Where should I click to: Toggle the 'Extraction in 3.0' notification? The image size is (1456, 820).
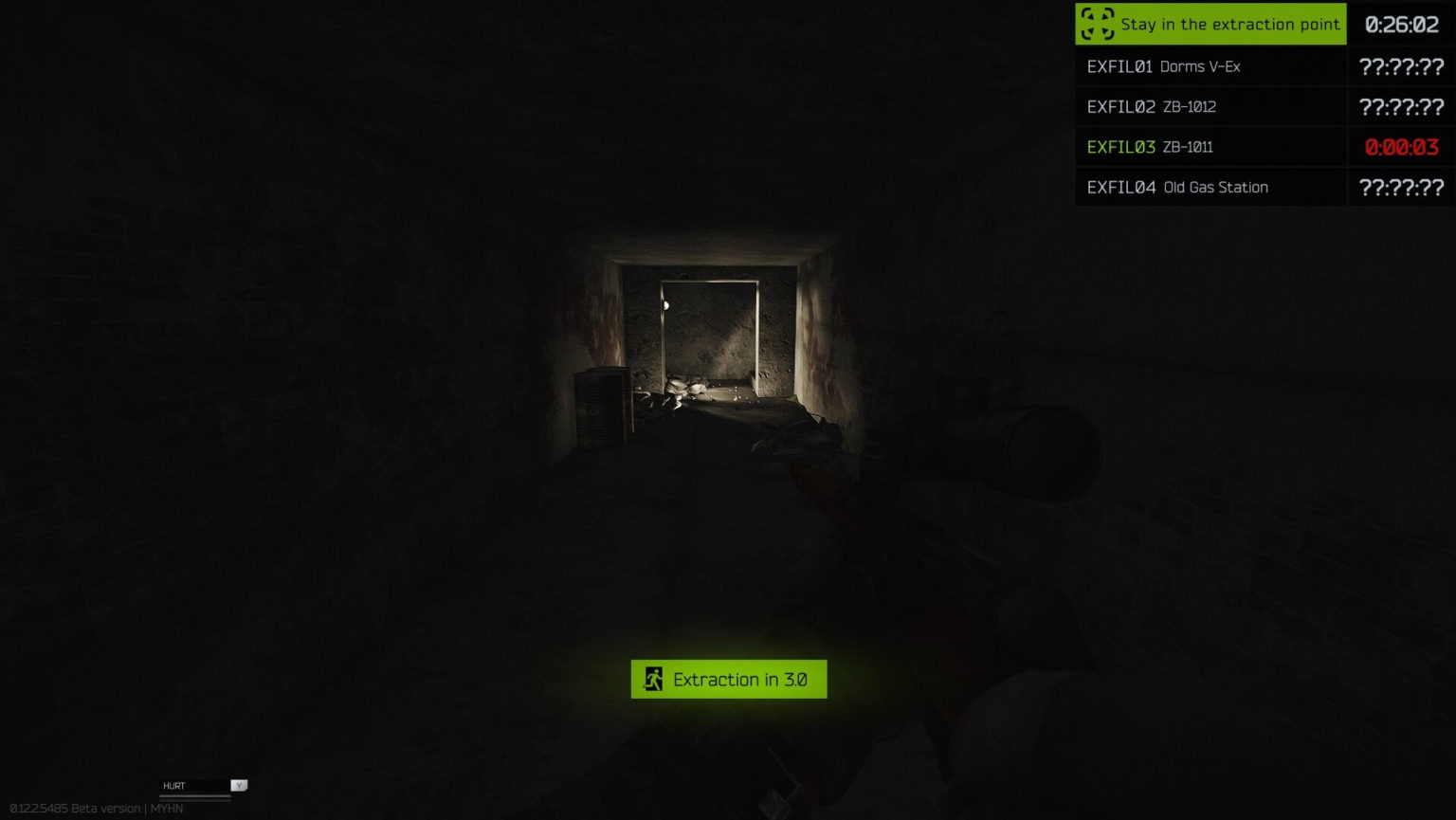pyautogui.click(x=729, y=679)
